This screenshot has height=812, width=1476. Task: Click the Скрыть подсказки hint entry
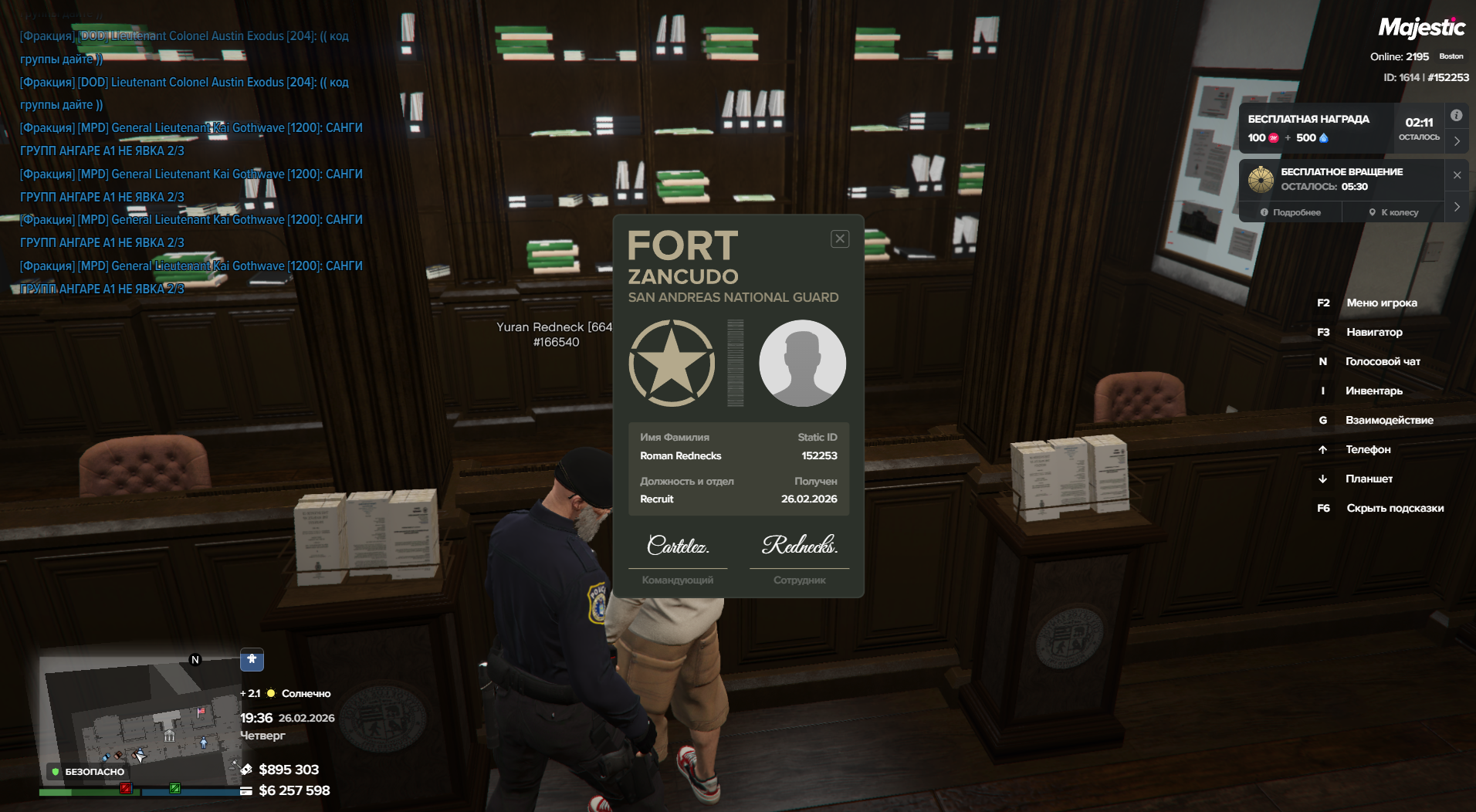click(x=1394, y=508)
